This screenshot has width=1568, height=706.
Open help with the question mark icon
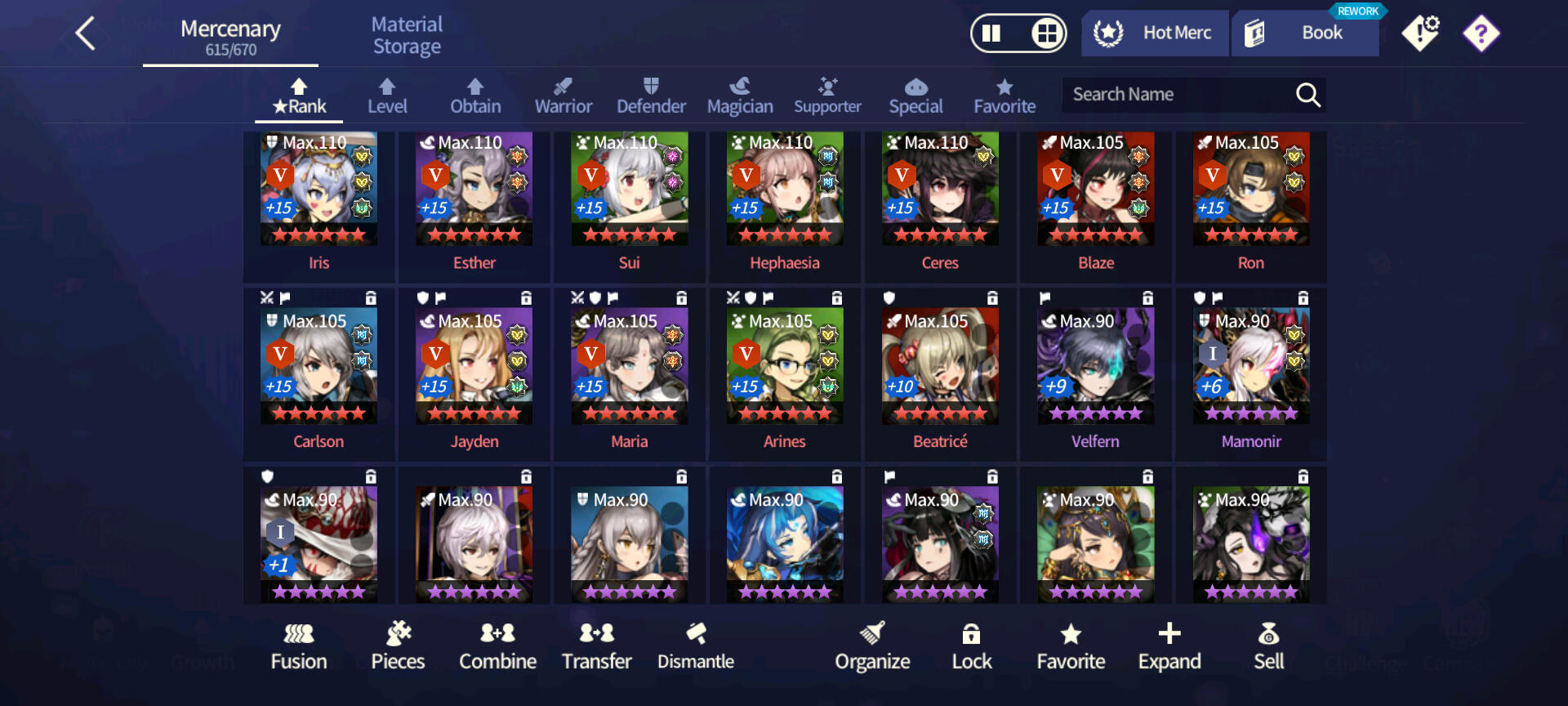tap(1481, 34)
